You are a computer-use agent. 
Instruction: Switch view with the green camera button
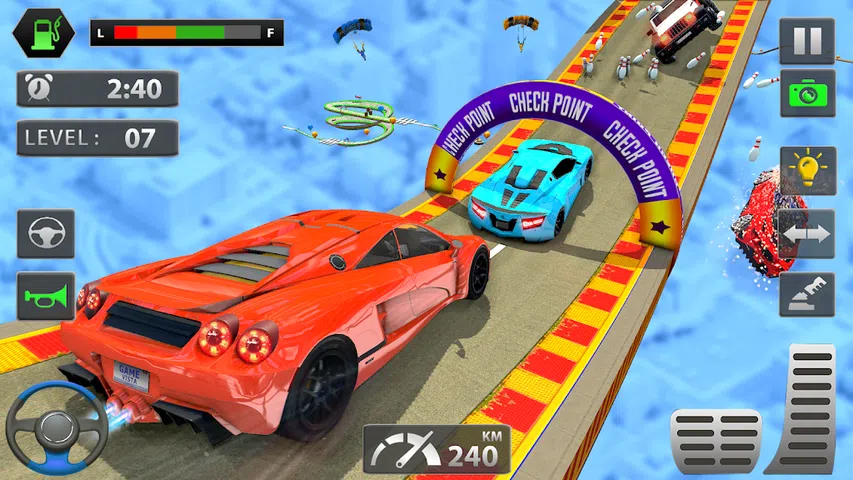(807, 93)
